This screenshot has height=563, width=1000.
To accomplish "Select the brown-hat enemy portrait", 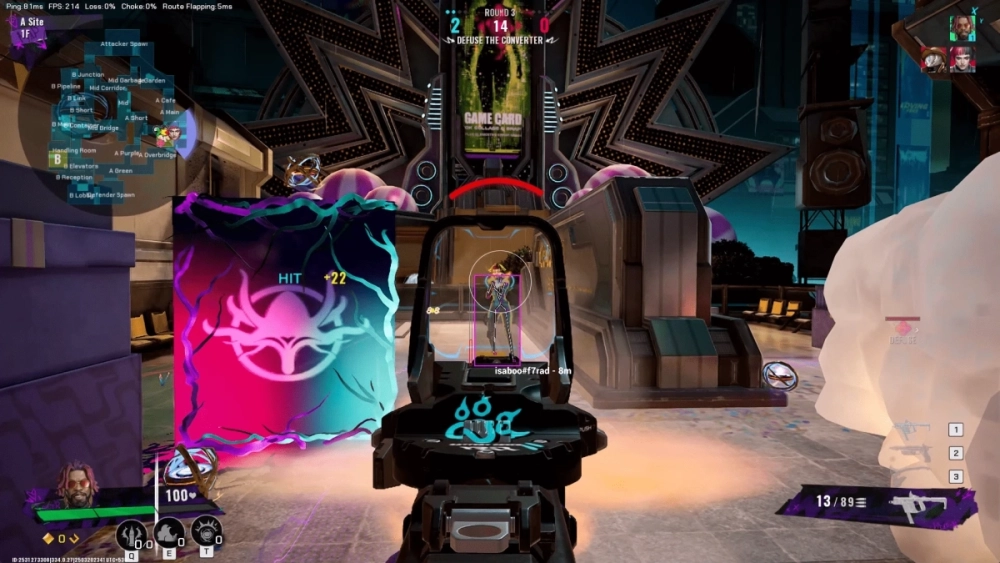I will pos(934,60).
